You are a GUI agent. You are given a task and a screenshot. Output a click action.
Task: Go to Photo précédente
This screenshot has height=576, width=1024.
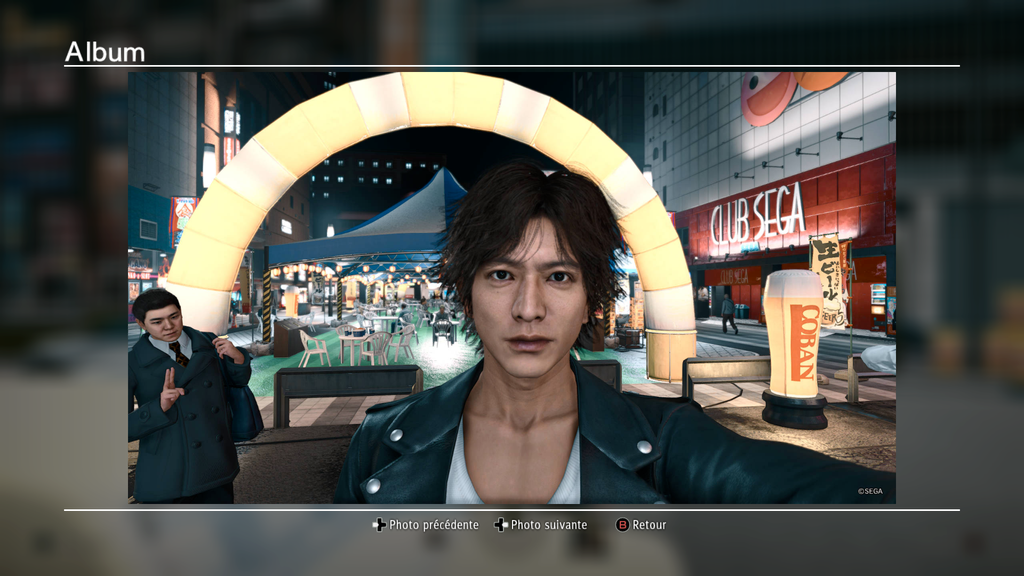[426, 525]
